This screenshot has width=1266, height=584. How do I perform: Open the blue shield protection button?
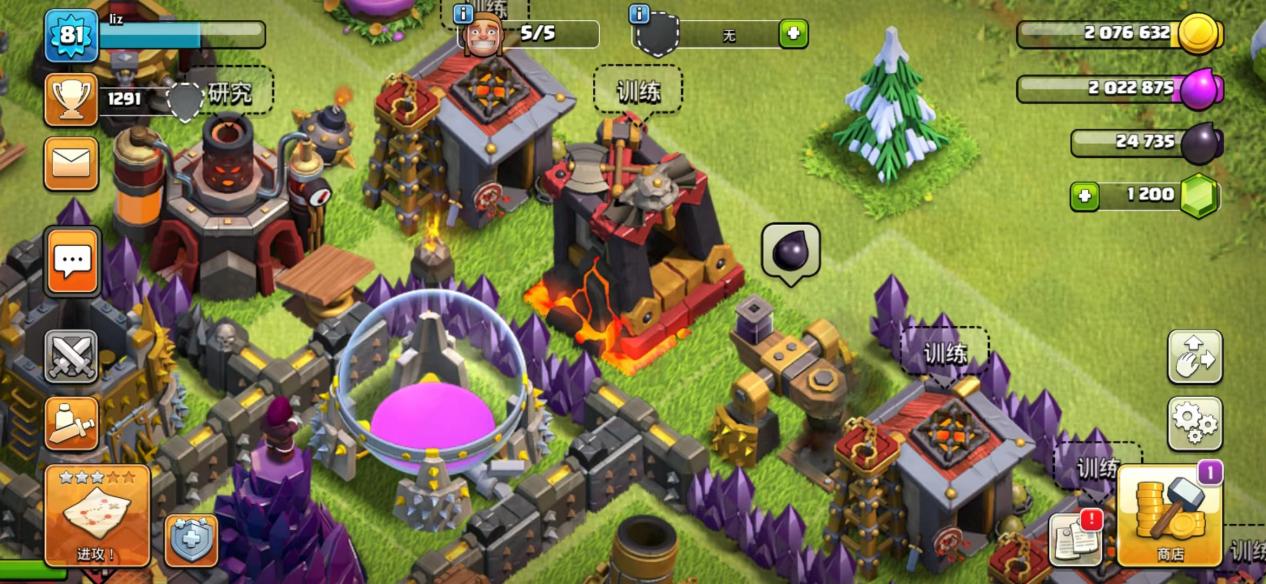(x=191, y=541)
